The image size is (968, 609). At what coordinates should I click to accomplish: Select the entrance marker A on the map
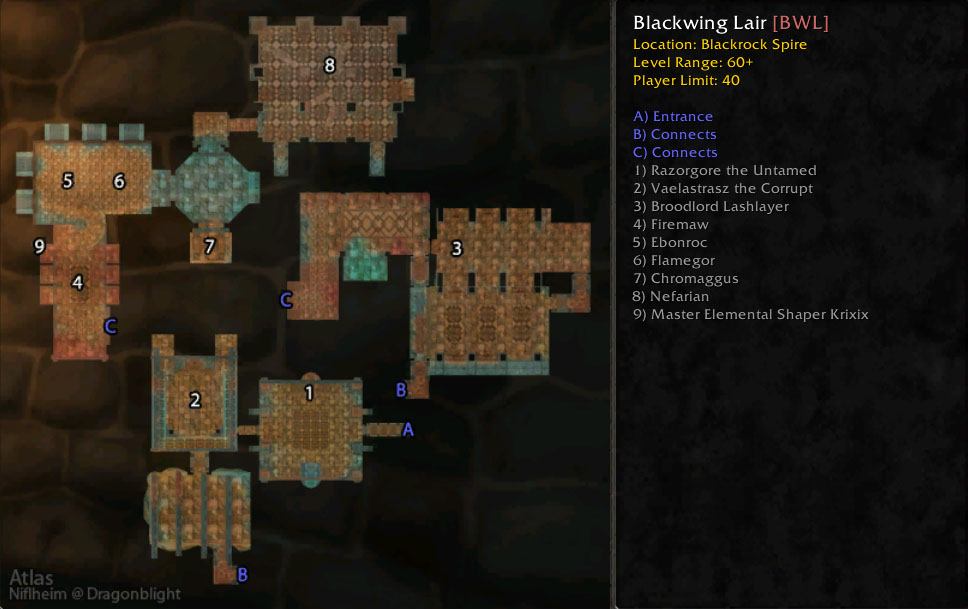coord(407,429)
